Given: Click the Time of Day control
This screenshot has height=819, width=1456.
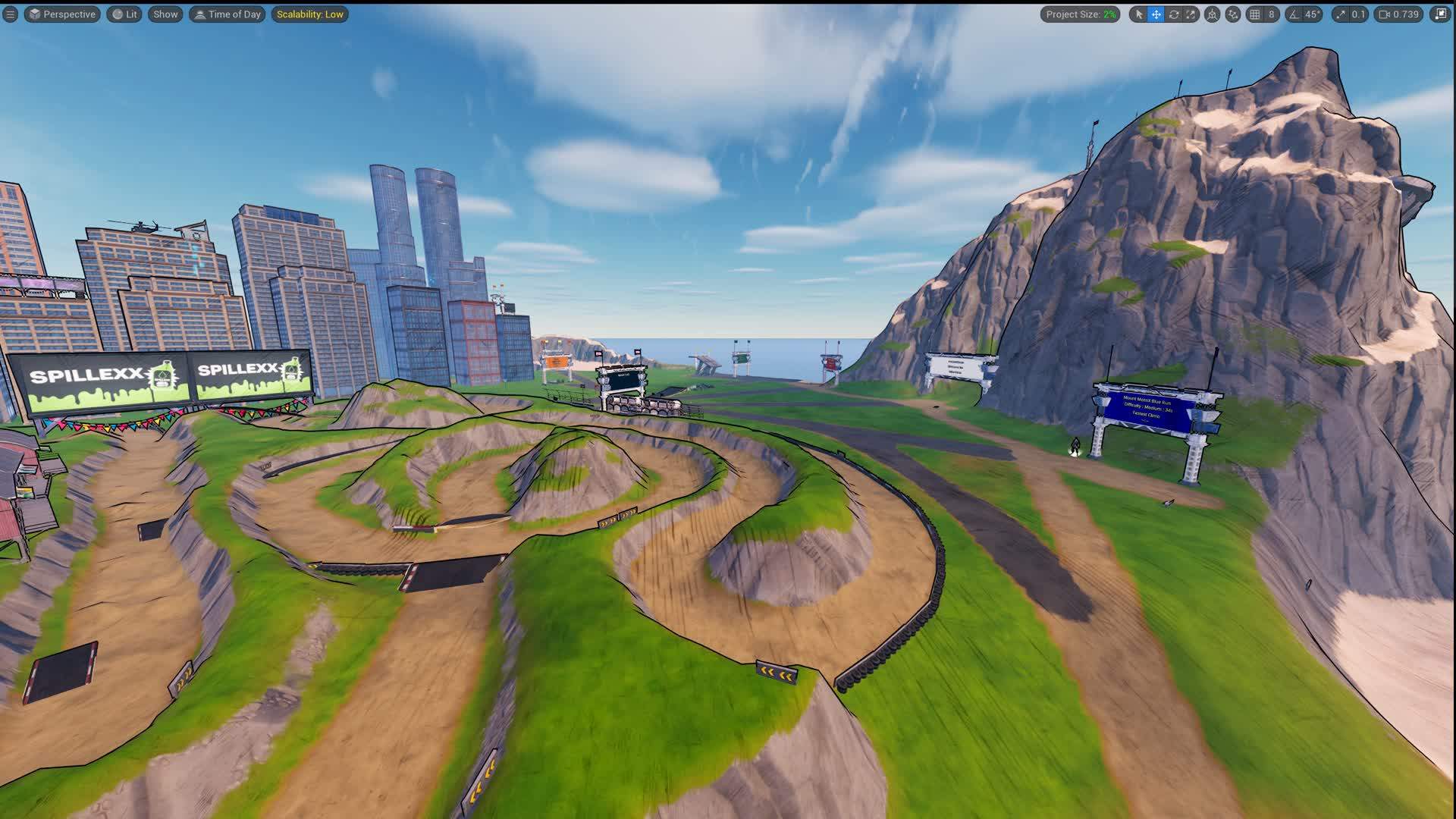Looking at the screenshot, I should (x=227, y=14).
